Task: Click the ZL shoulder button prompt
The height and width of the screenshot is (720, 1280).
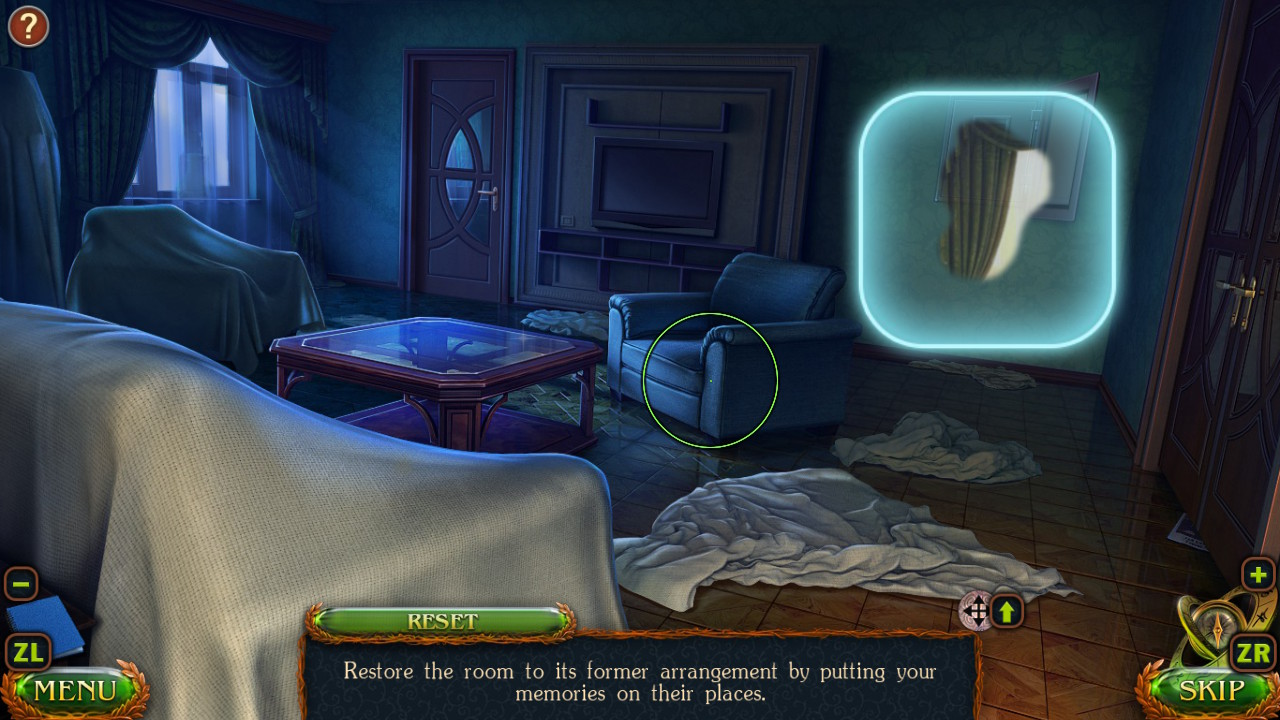Action: (x=27, y=652)
